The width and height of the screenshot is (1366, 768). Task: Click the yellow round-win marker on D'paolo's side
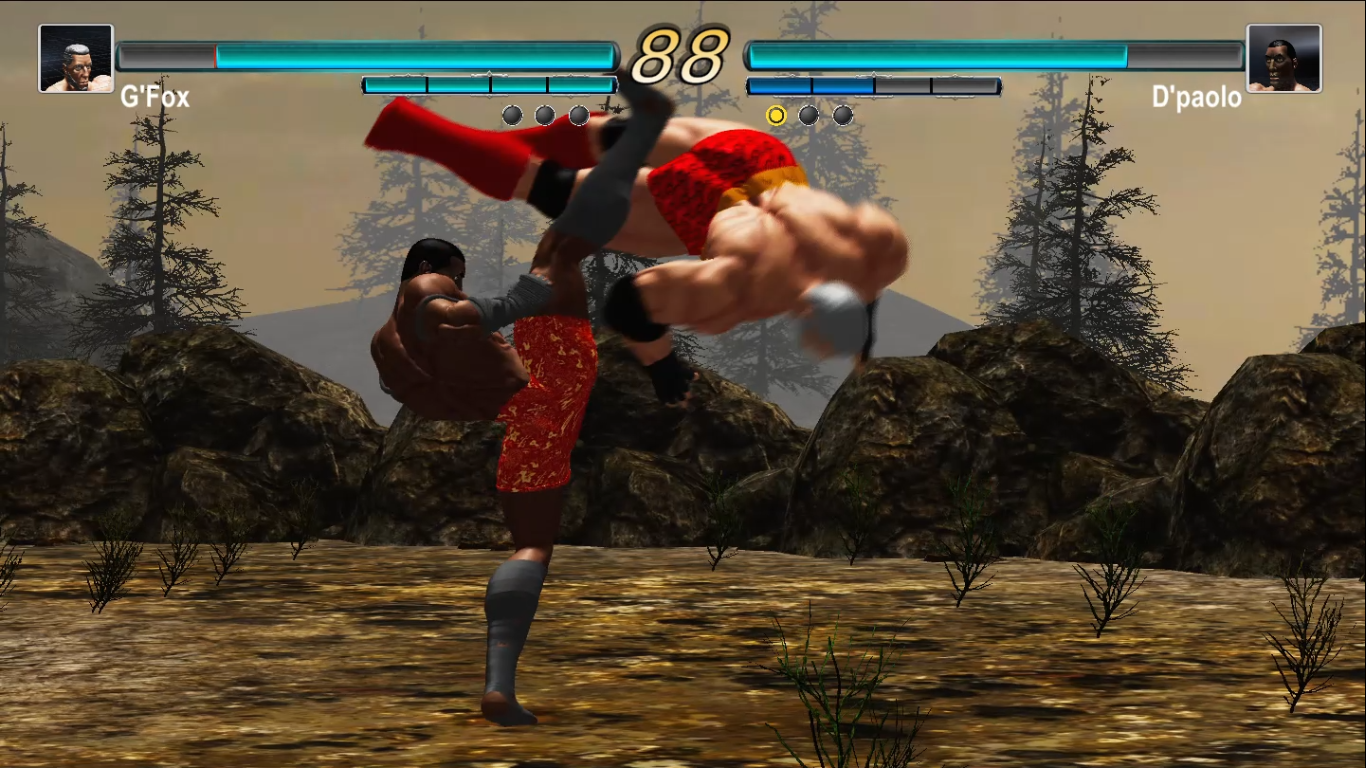click(776, 115)
